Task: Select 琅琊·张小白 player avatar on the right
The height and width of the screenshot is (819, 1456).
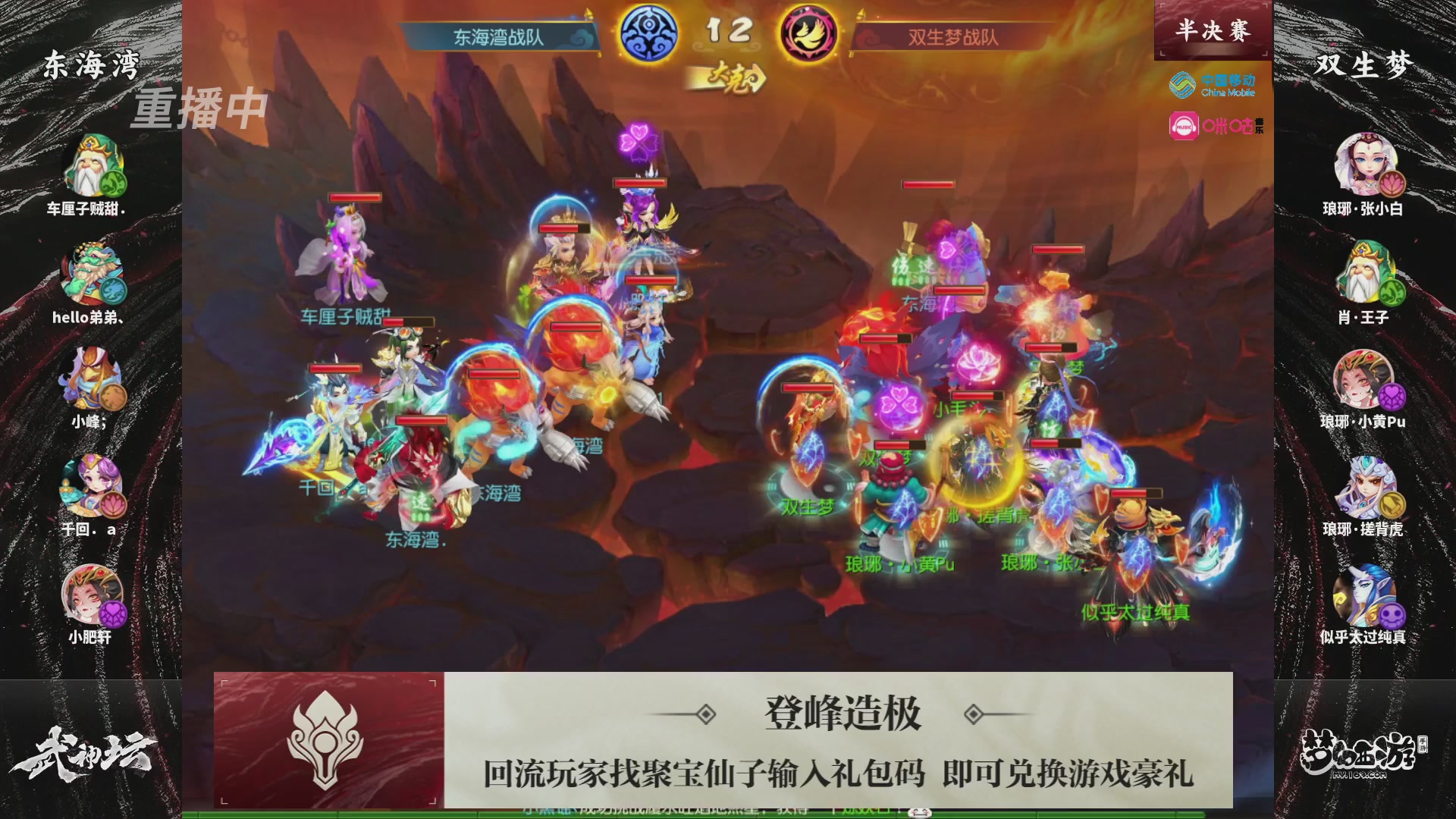Action: point(1365,164)
